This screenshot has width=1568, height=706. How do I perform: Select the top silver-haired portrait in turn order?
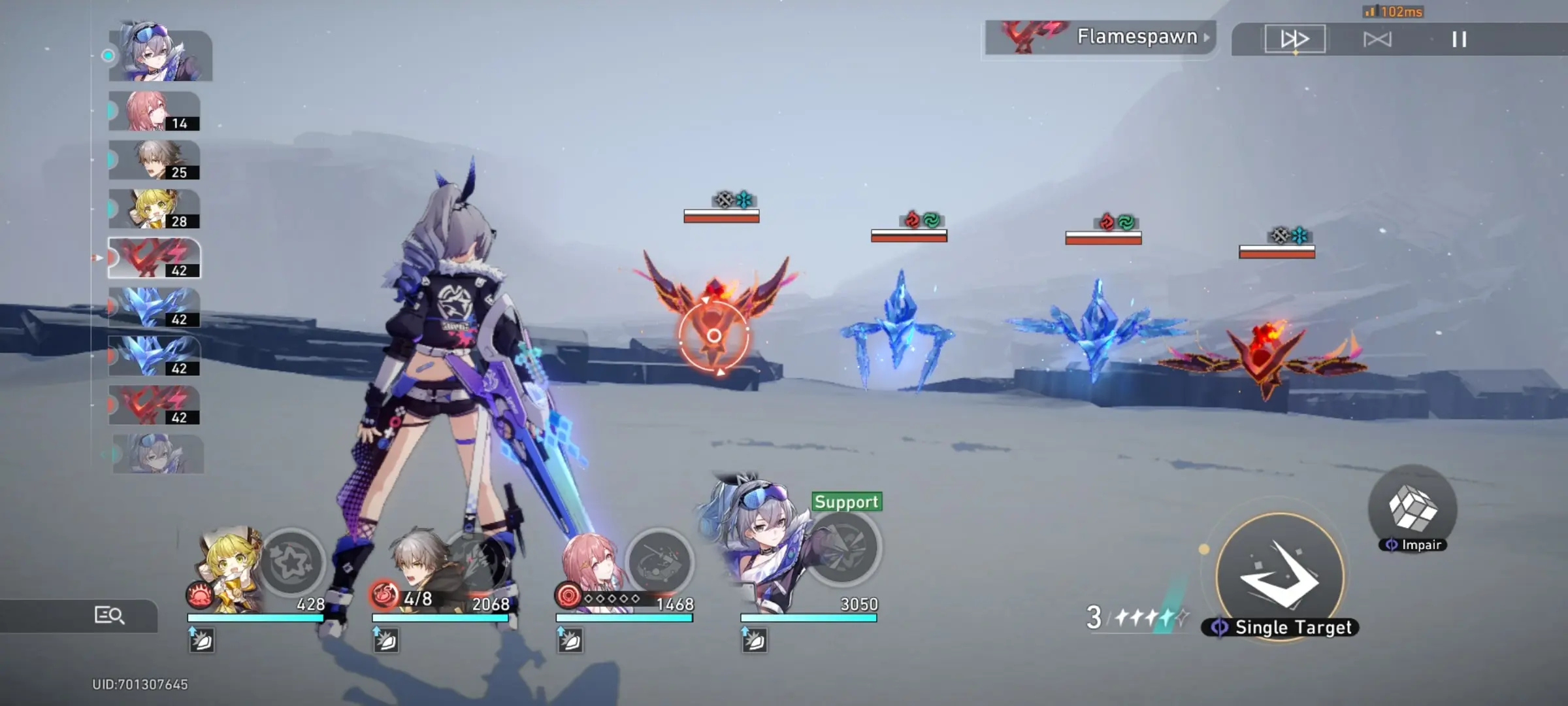pos(160,54)
